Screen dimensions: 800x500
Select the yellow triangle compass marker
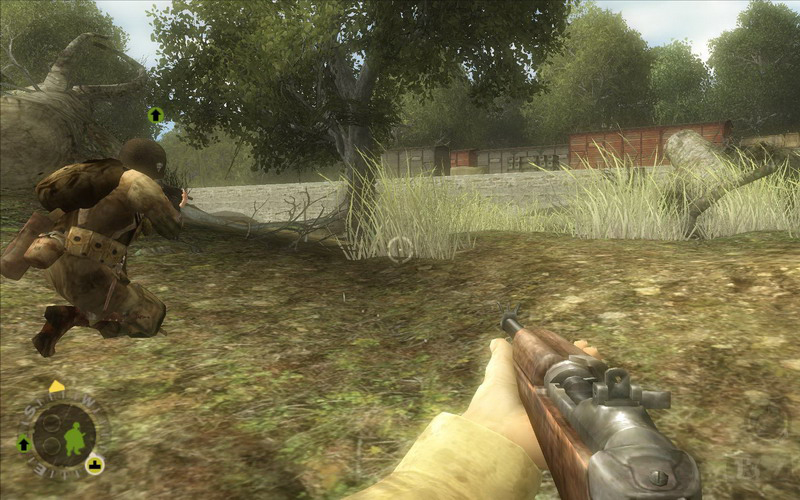(x=56, y=387)
